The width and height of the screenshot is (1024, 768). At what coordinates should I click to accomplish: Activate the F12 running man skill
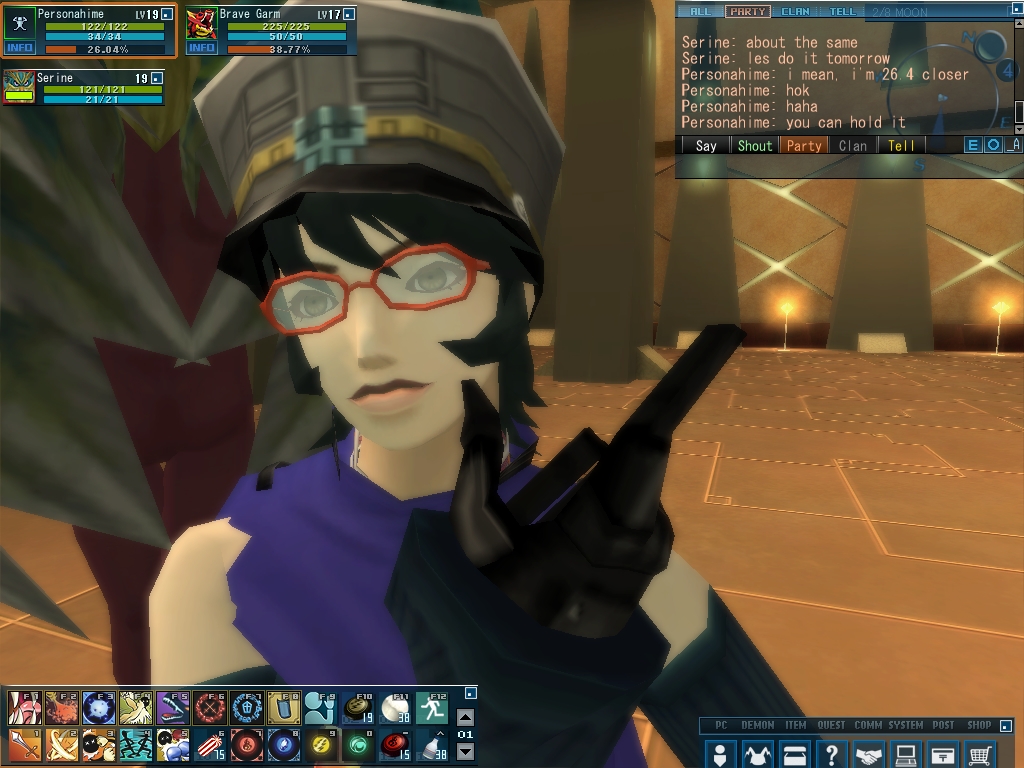(432, 708)
